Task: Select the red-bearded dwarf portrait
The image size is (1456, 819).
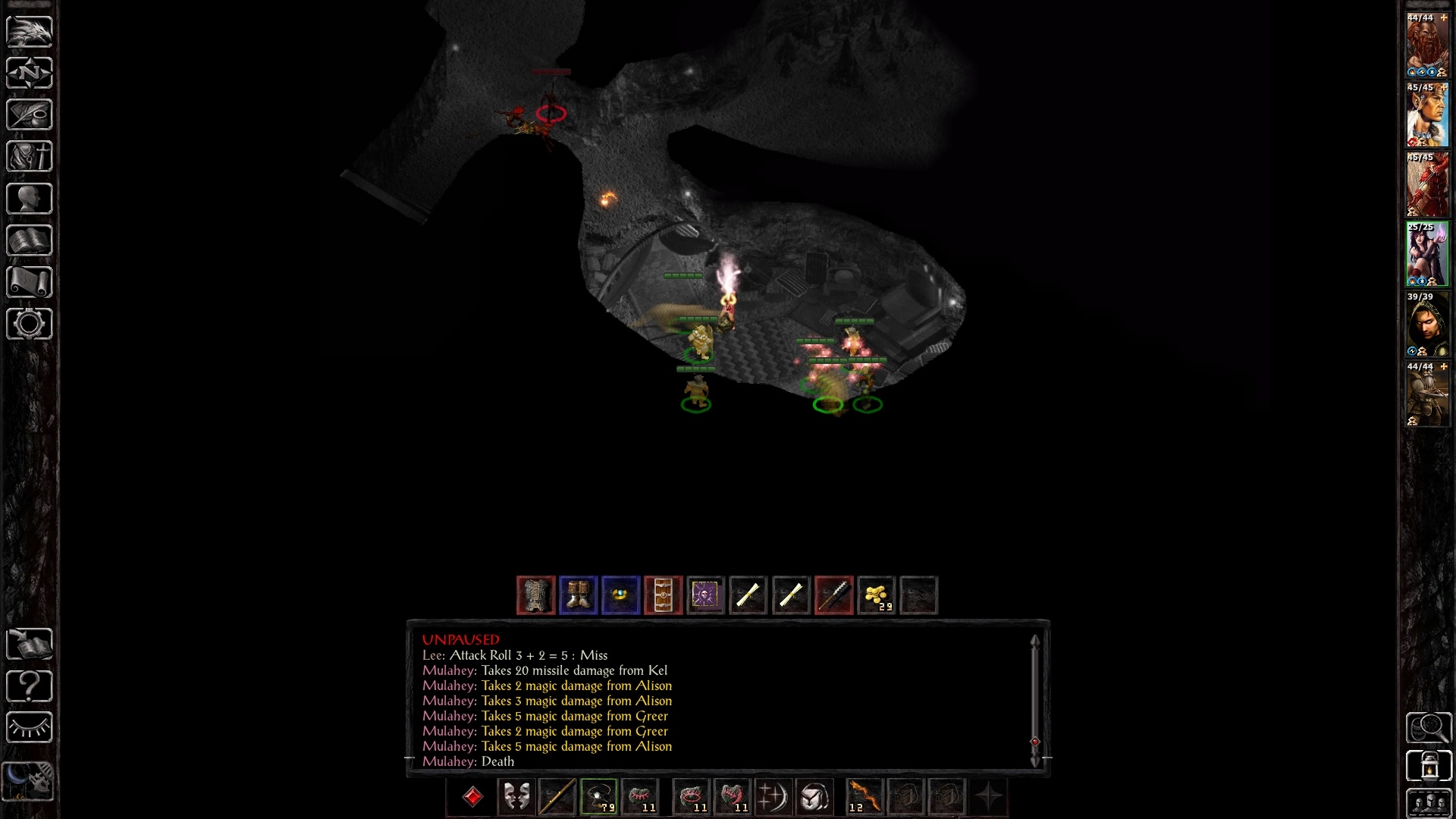Action: click(1427, 45)
